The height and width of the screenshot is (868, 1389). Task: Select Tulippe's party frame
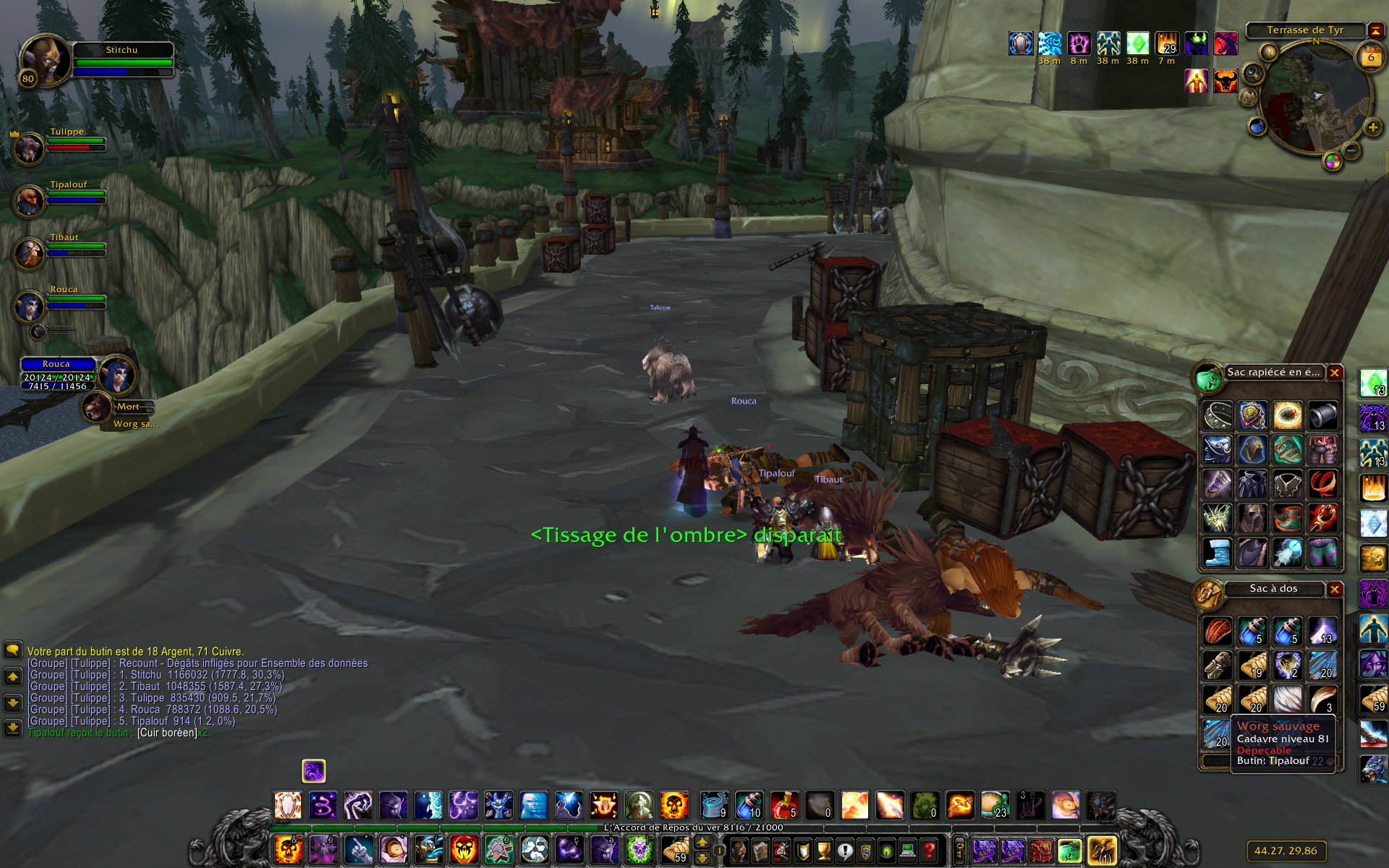[30, 148]
